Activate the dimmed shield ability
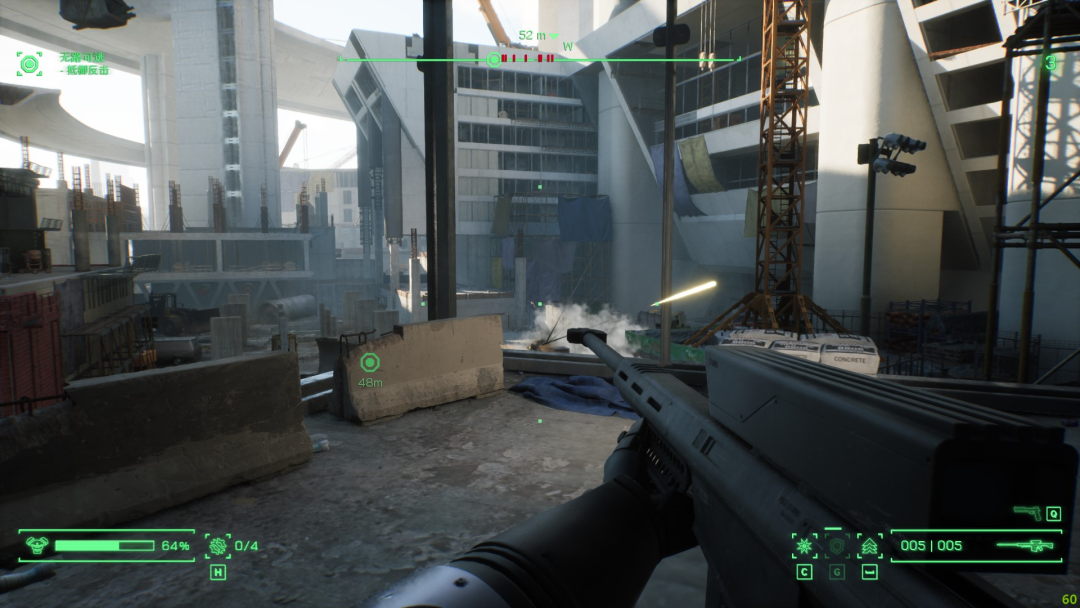Screen dimensions: 1080x608 coord(837,546)
